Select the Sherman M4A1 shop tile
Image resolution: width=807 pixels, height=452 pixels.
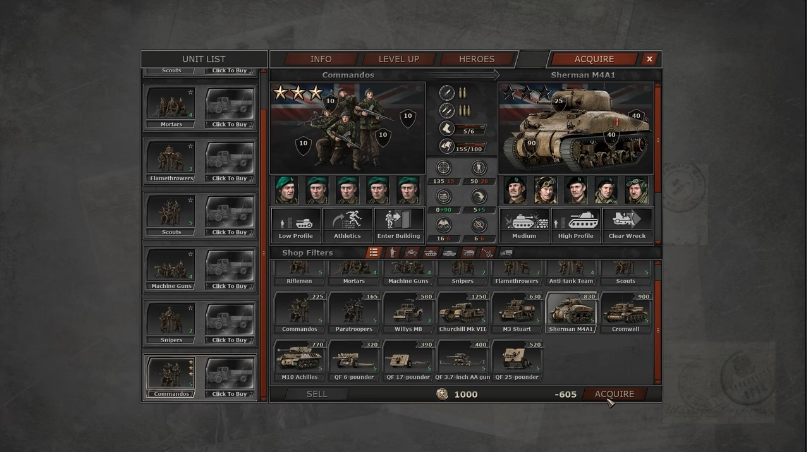(570, 312)
